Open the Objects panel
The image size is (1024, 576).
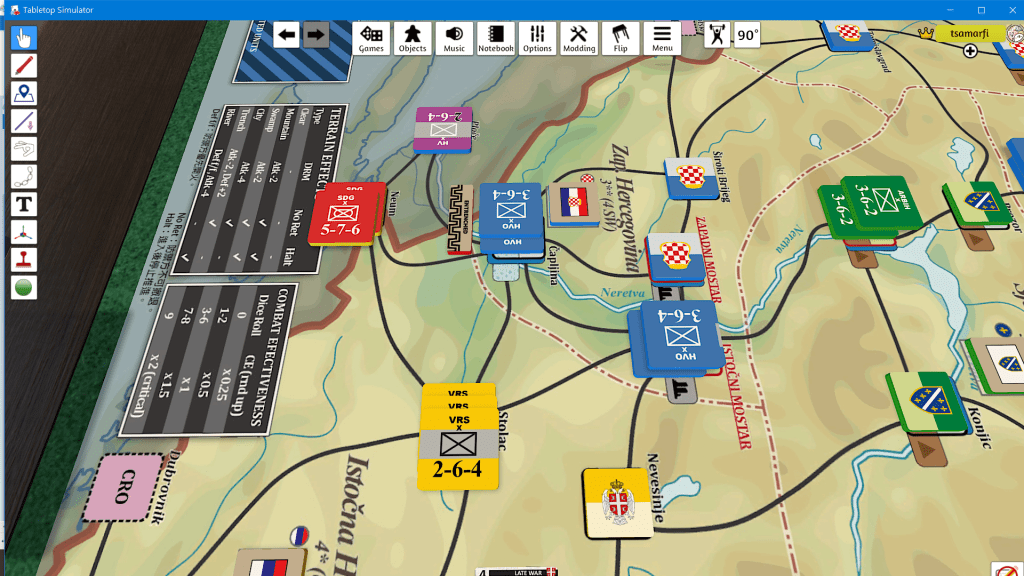tap(412, 38)
